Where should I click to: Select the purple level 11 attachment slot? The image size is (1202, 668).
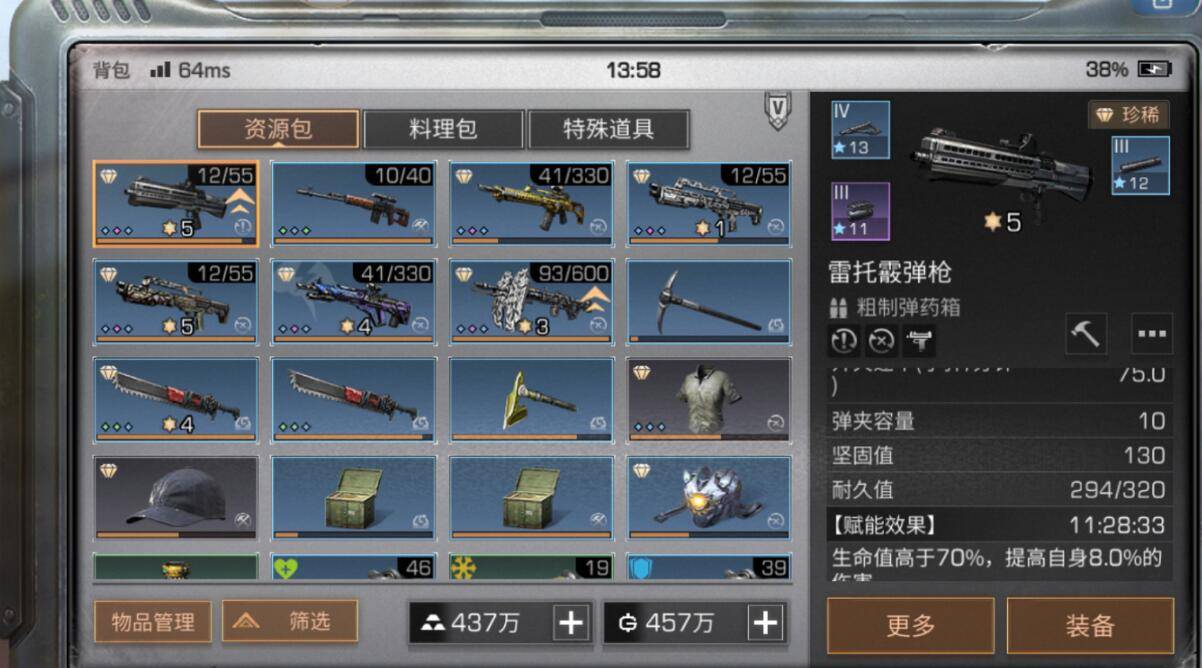[x=859, y=212]
